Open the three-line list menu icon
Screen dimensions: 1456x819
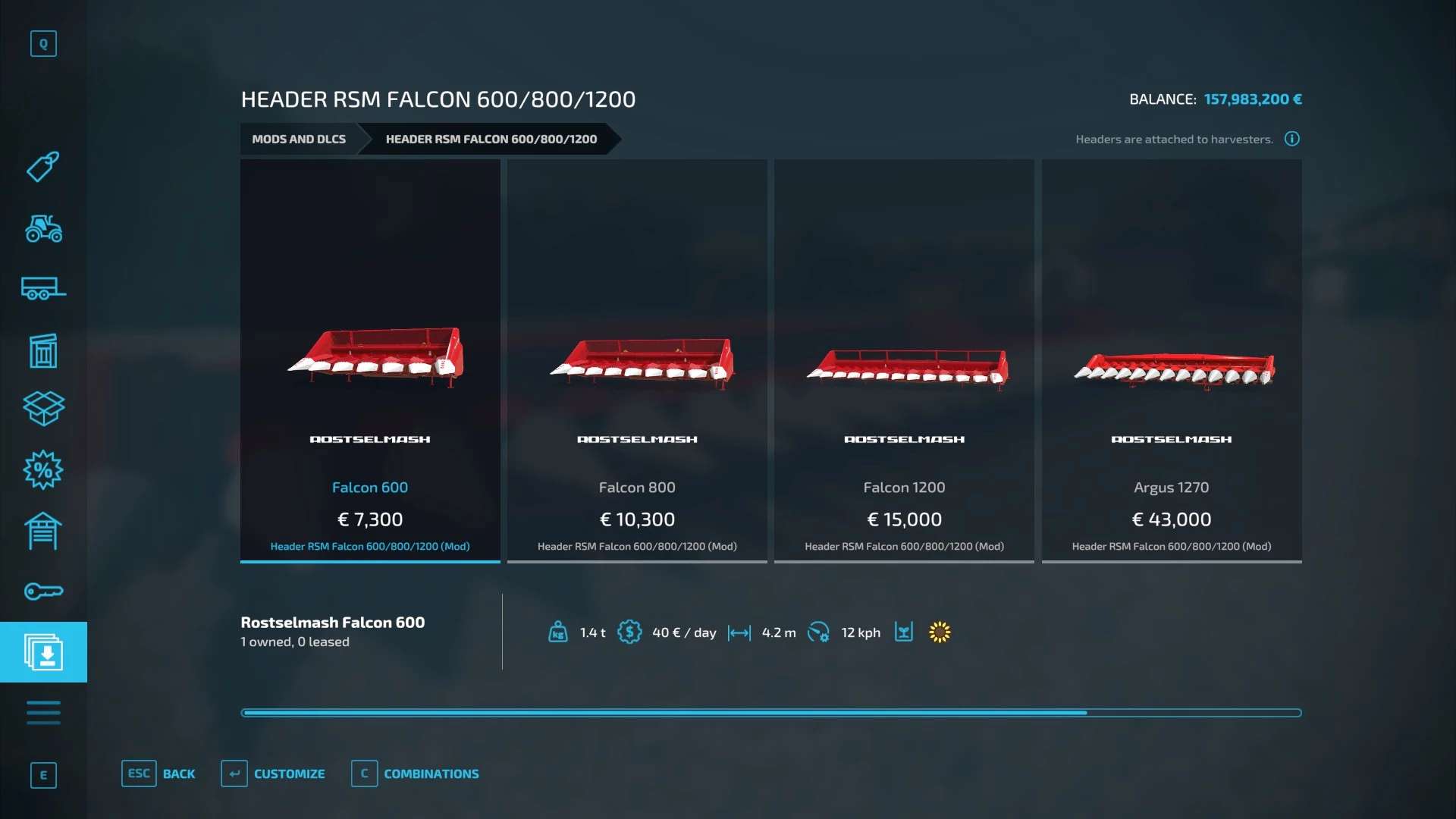pos(43,713)
